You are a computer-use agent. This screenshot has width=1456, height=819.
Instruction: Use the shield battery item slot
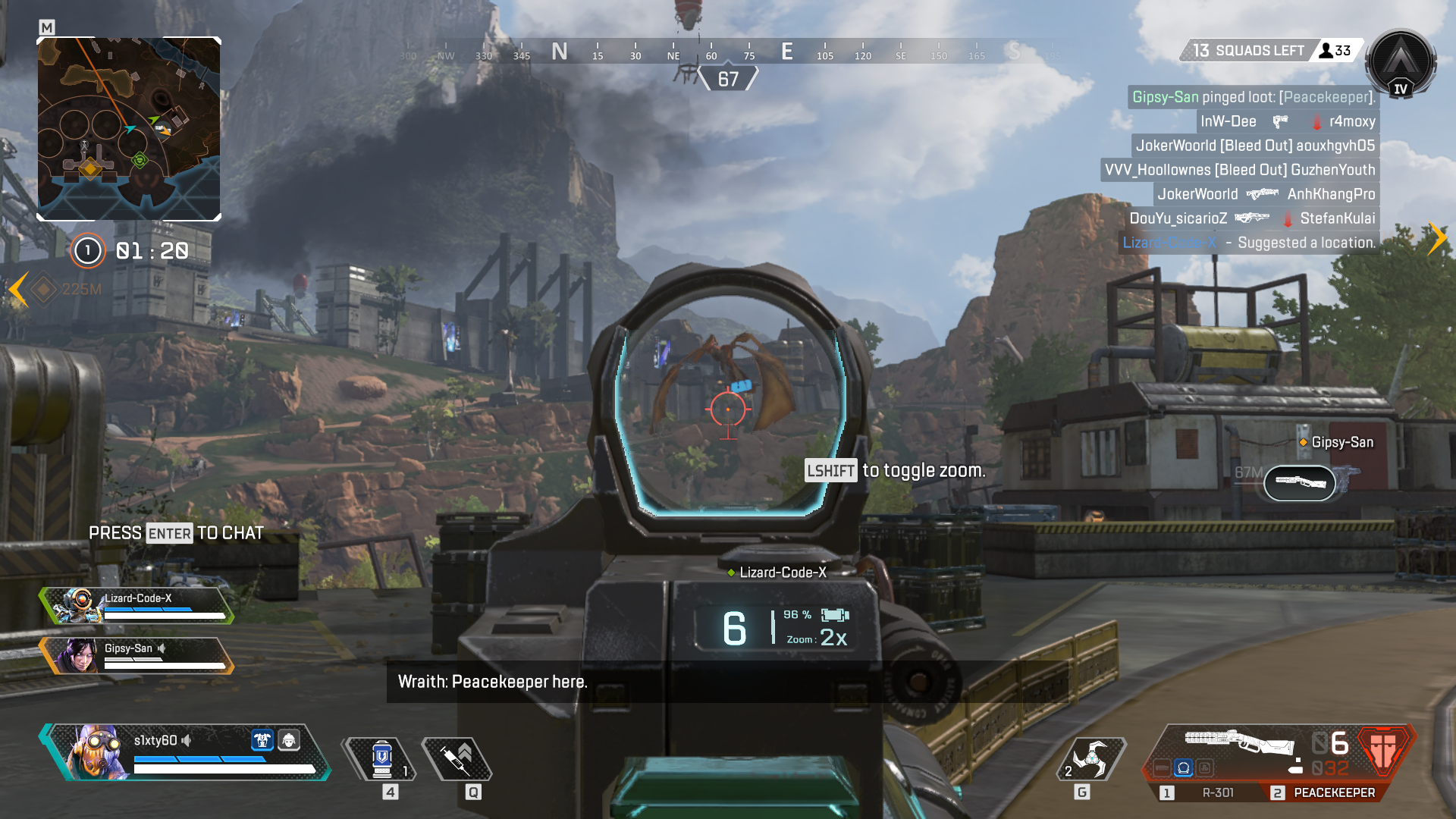[382, 759]
